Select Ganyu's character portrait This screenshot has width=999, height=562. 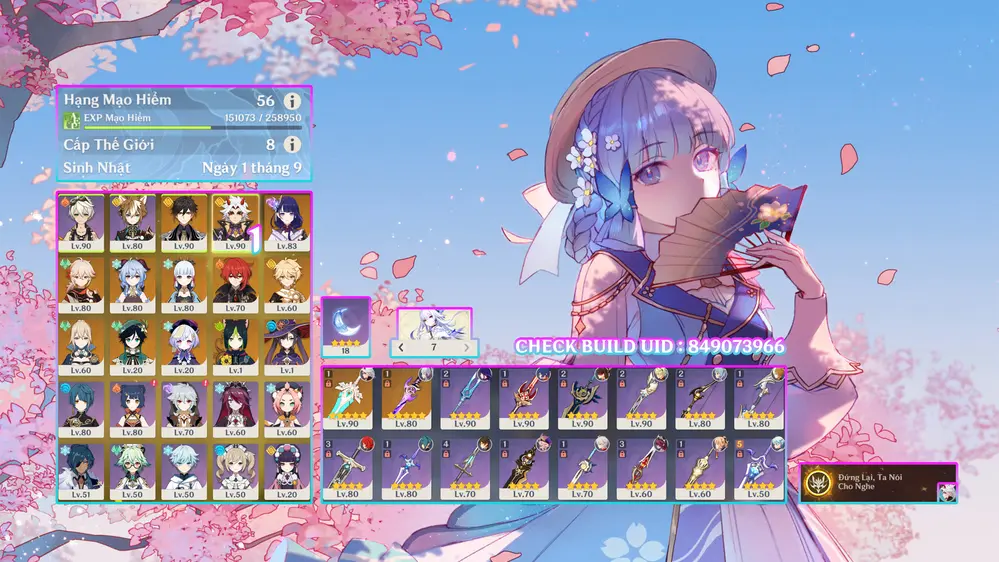[x=133, y=284]
